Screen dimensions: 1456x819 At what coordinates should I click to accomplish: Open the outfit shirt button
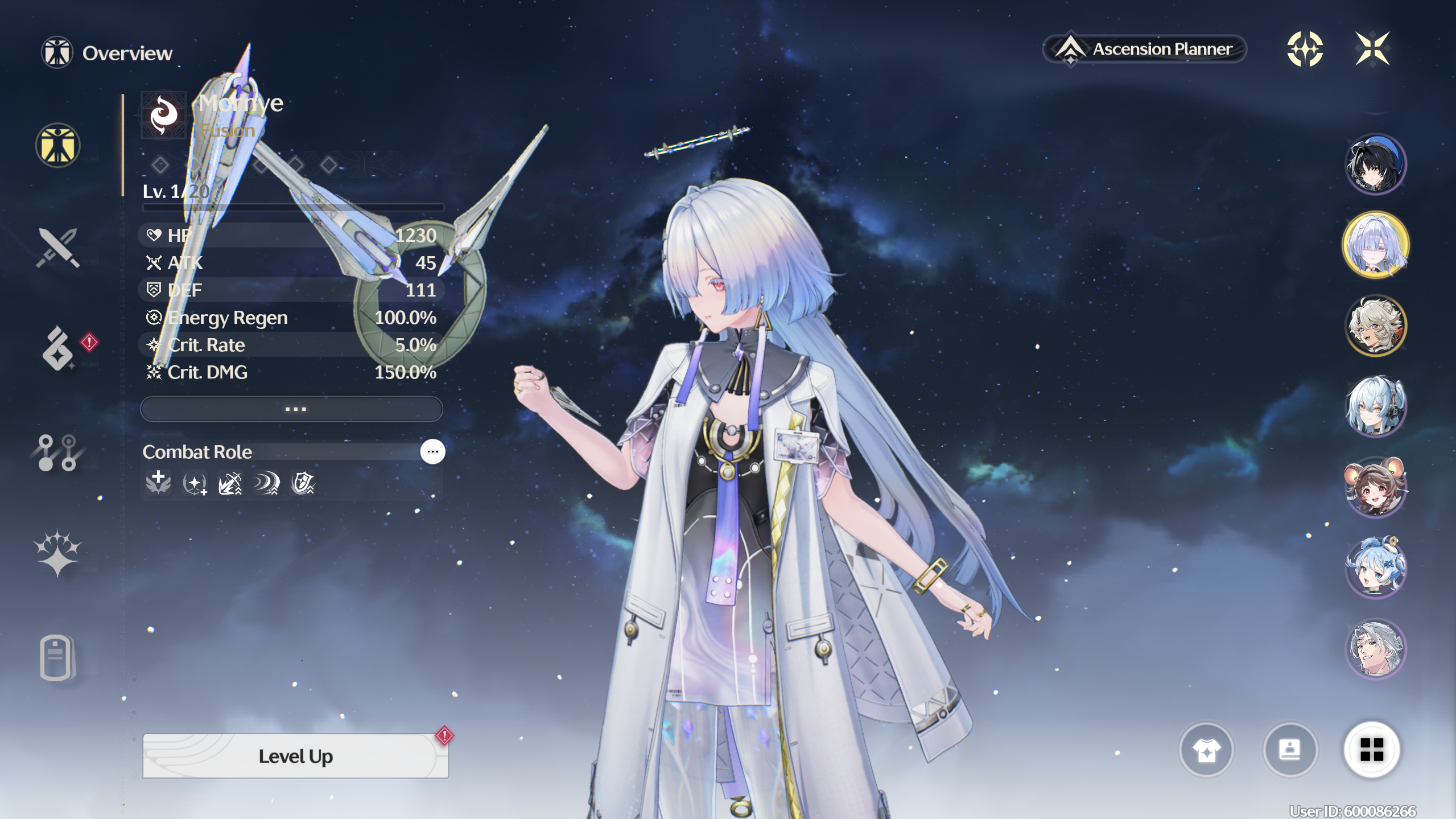(x=1206, y=750)
